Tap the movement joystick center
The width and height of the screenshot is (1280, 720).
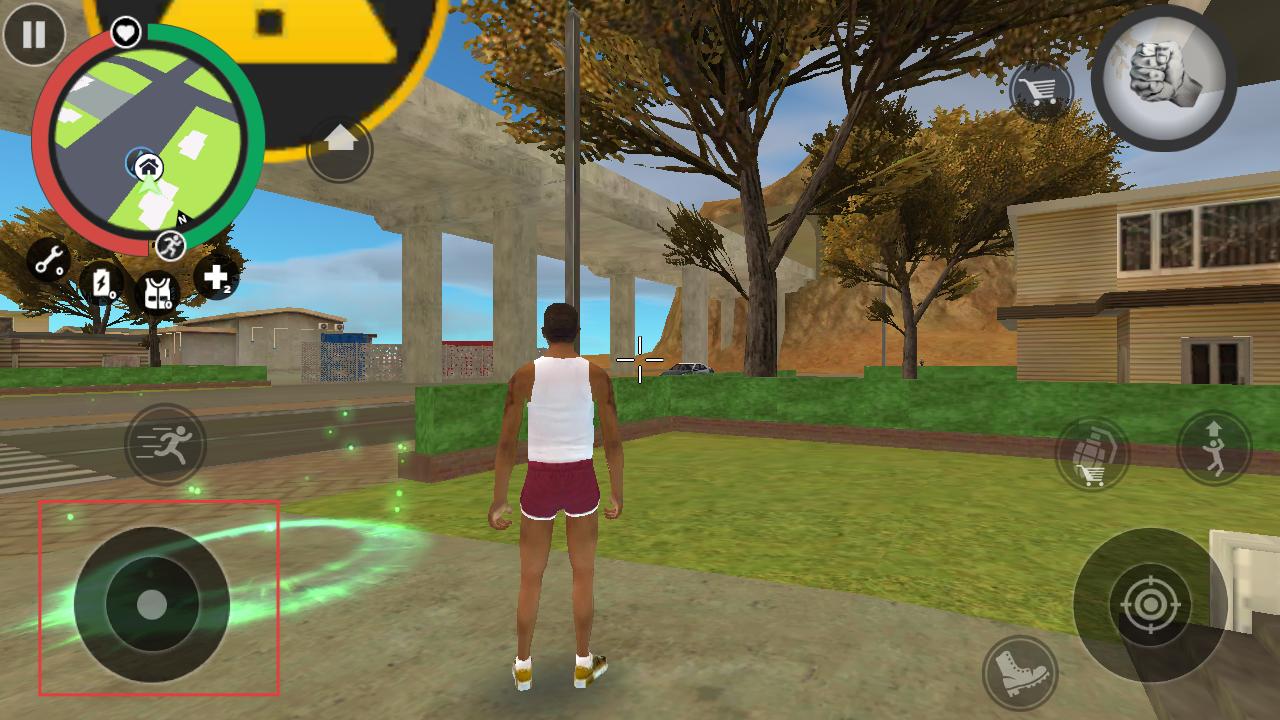[152, 604]
